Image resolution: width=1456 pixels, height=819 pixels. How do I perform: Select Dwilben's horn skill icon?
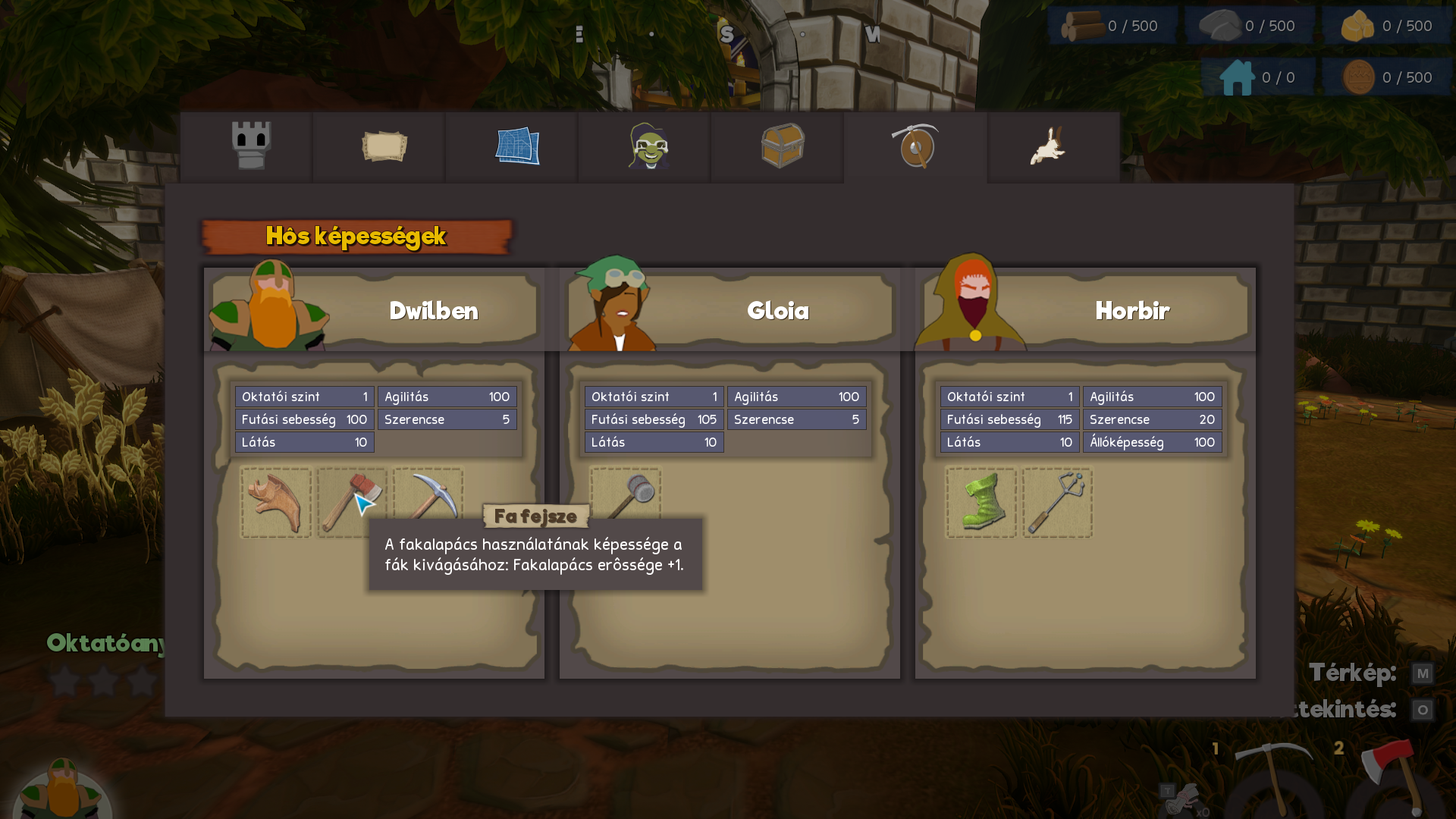[x=276, y=503]
